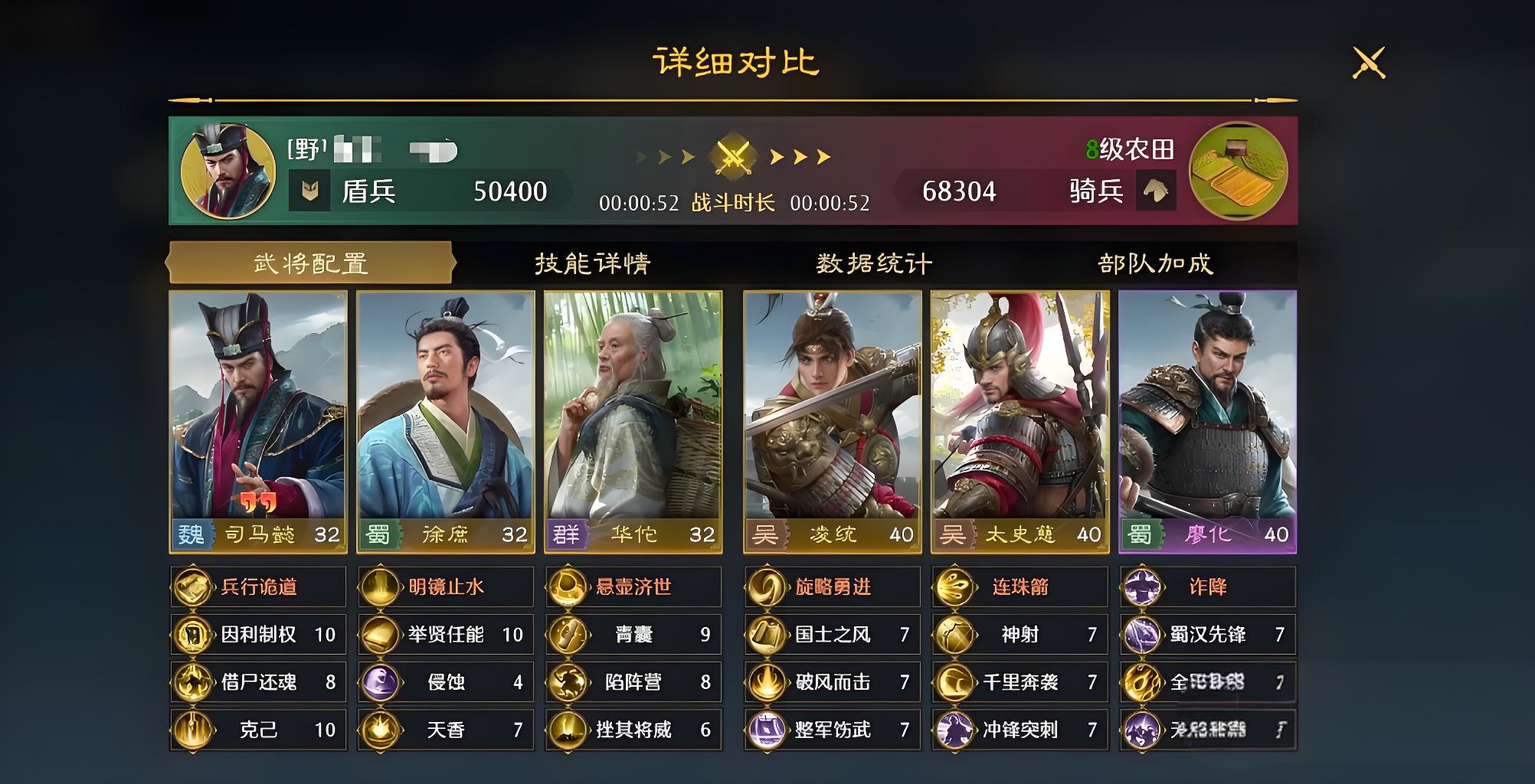
Task: Switch to the 技能详情 tab
Action: pyautogui.click(x=592, y=263)
